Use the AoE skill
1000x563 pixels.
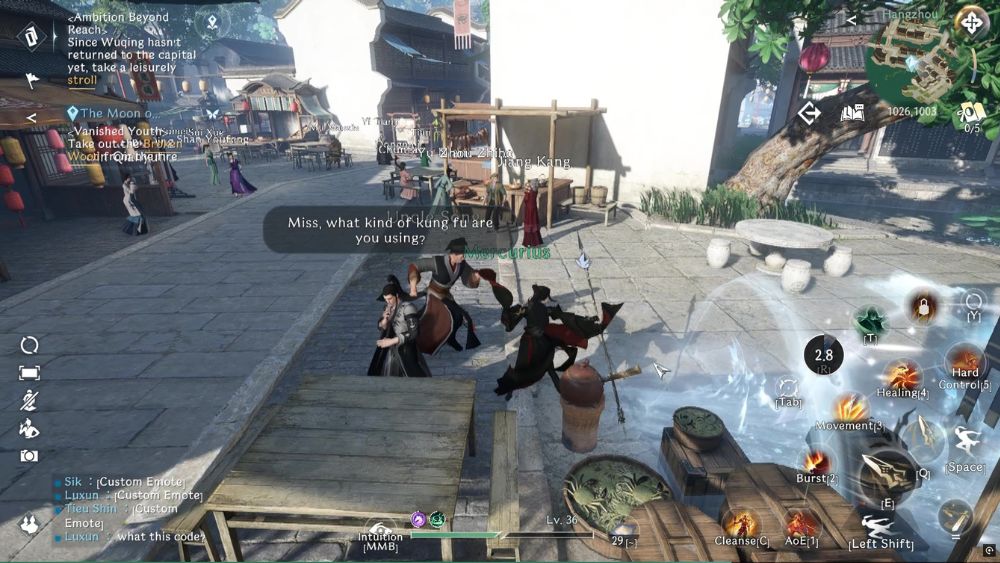click(801, 522)
